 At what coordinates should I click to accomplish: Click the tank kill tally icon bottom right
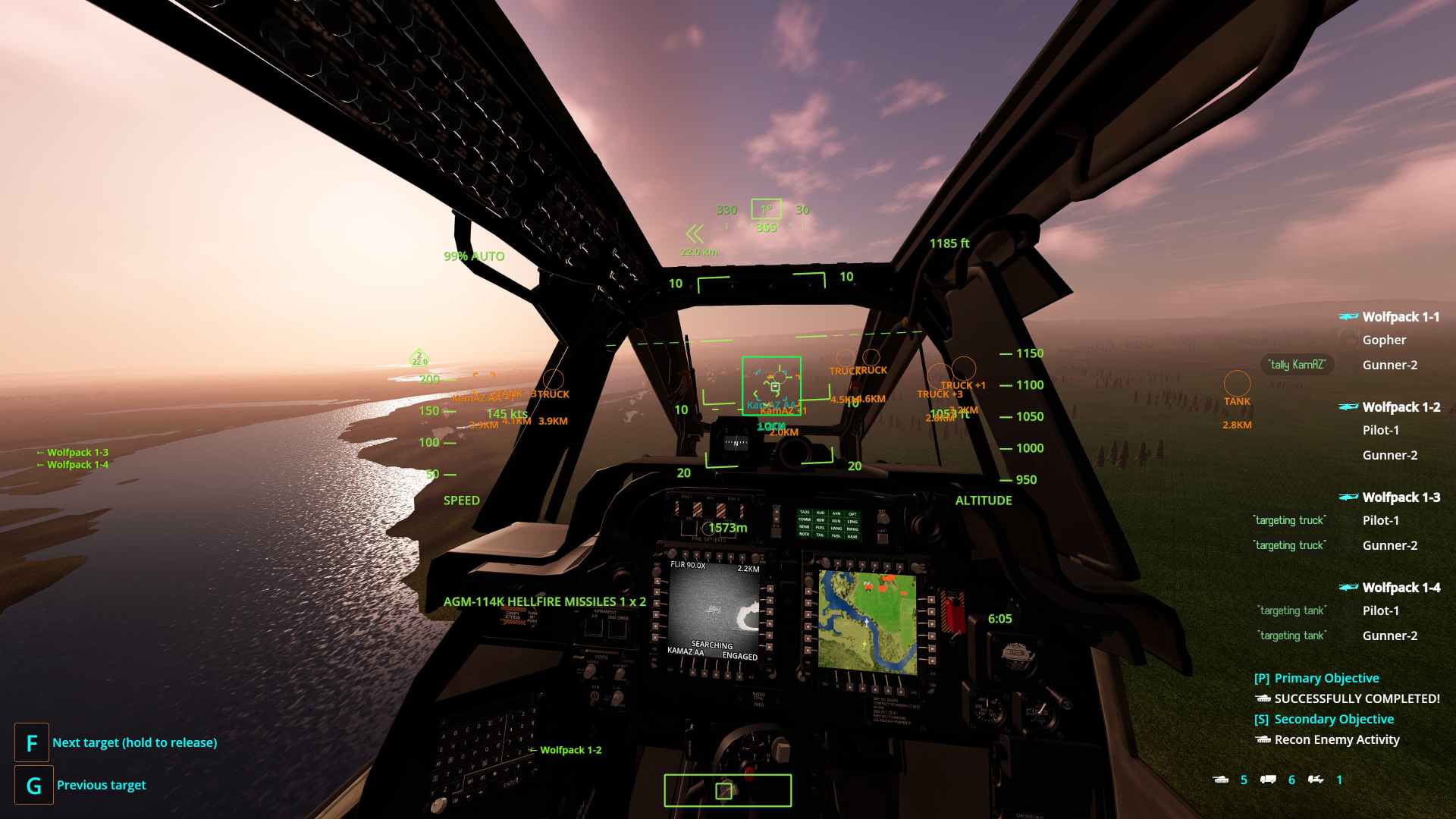point(1222,780)
